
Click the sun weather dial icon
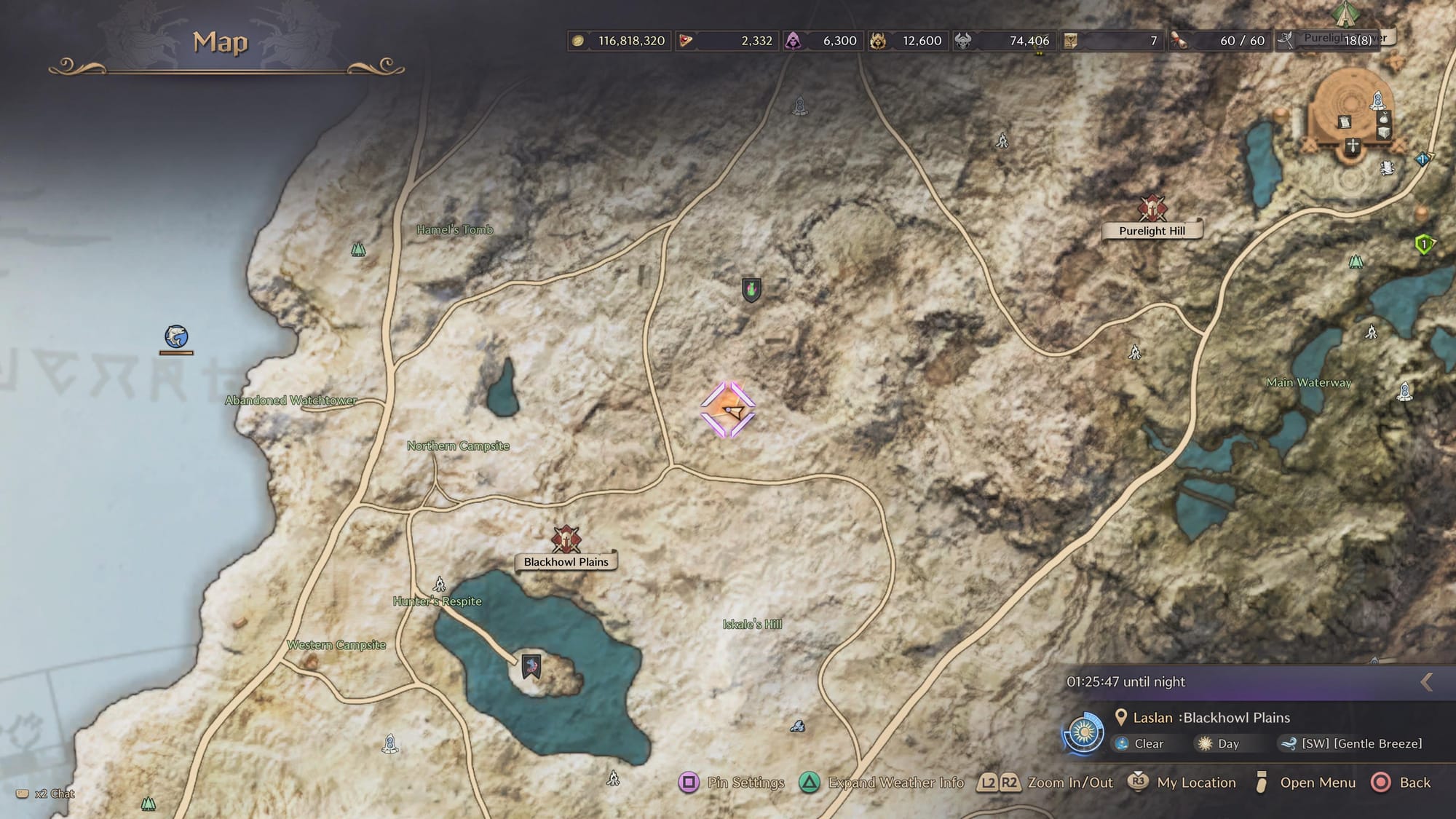pos(1083,732)
